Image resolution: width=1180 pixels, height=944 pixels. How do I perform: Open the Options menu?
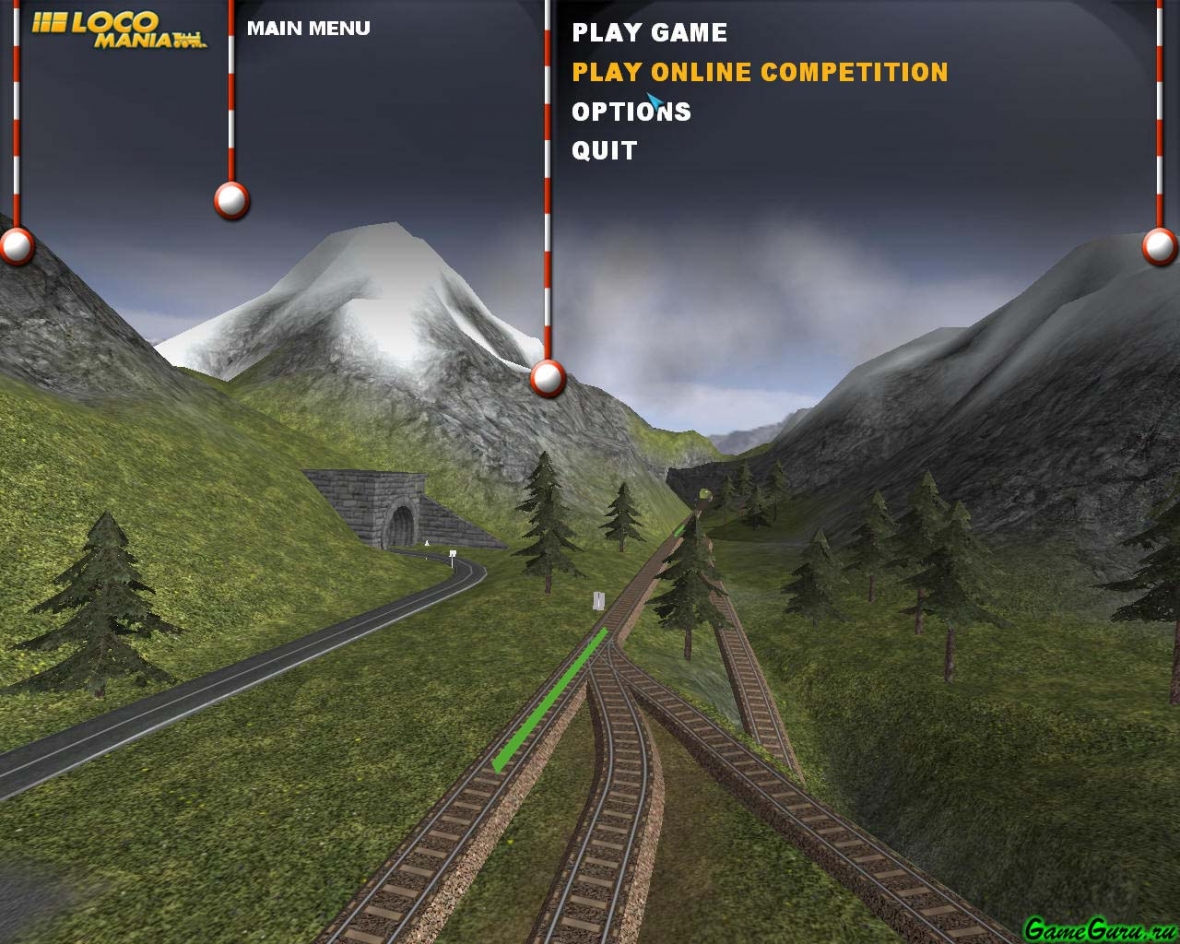(x=631, y=112)
